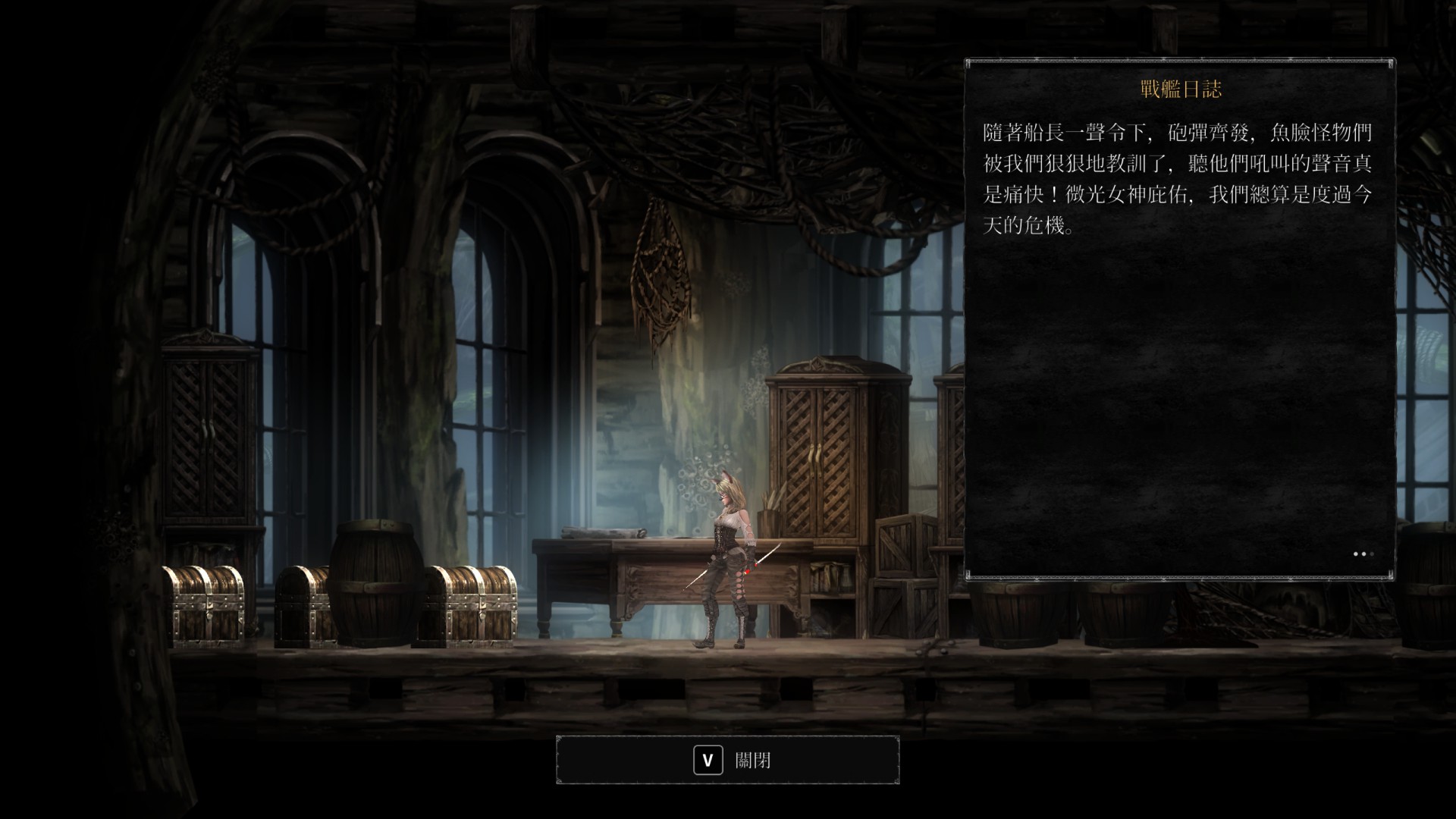The height and width of the screenshot is (819, 1456).
Task: Close the warship log with the 關閉 button
Action: point(728,760)
